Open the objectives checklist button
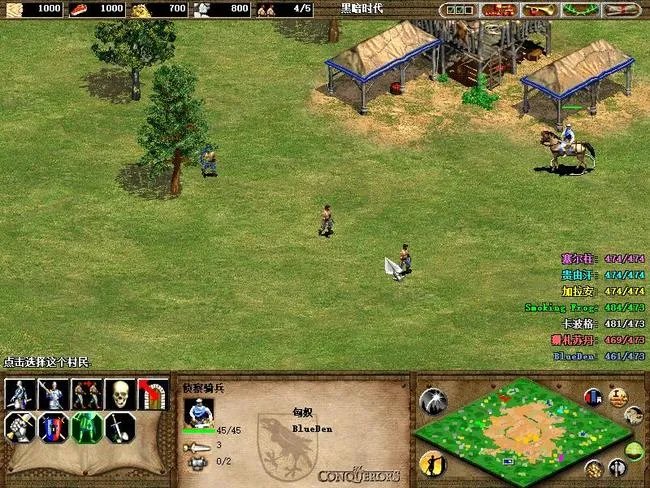 (x=458, y=9)
